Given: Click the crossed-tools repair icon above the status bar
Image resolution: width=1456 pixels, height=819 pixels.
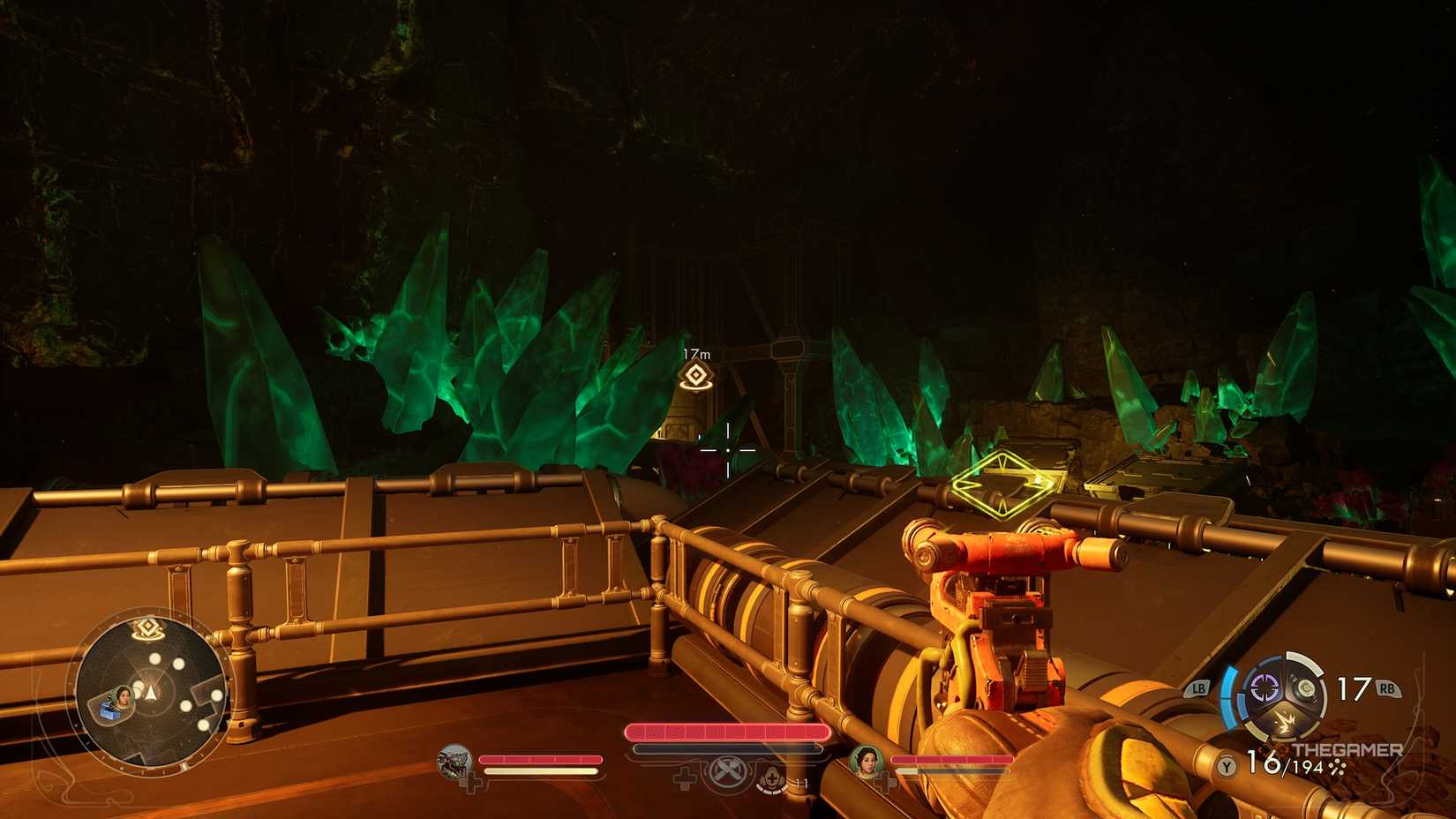Looking at the screenshot, I should pyautogui.click(x=727, y=770).
